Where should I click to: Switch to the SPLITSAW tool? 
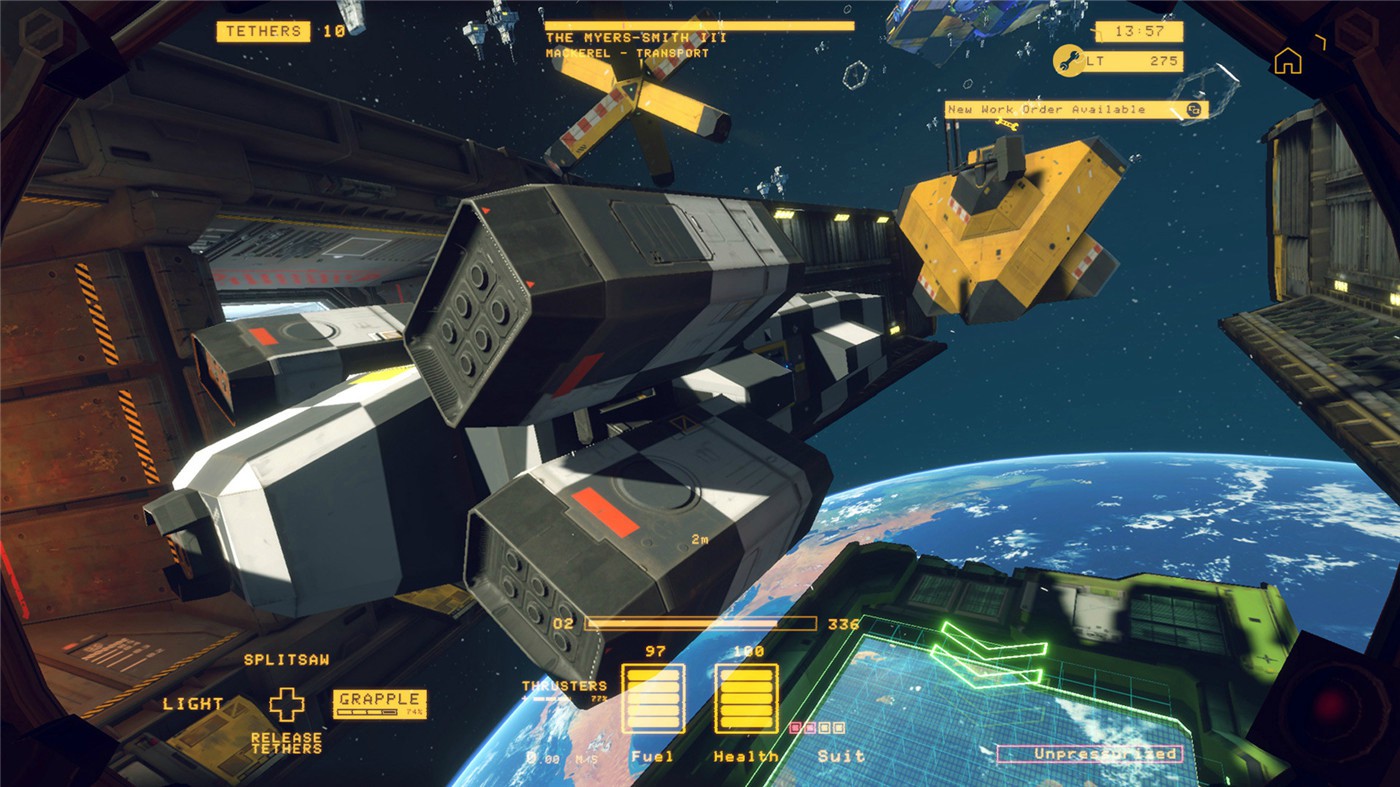pyautogui.click(x=286, y=662)
